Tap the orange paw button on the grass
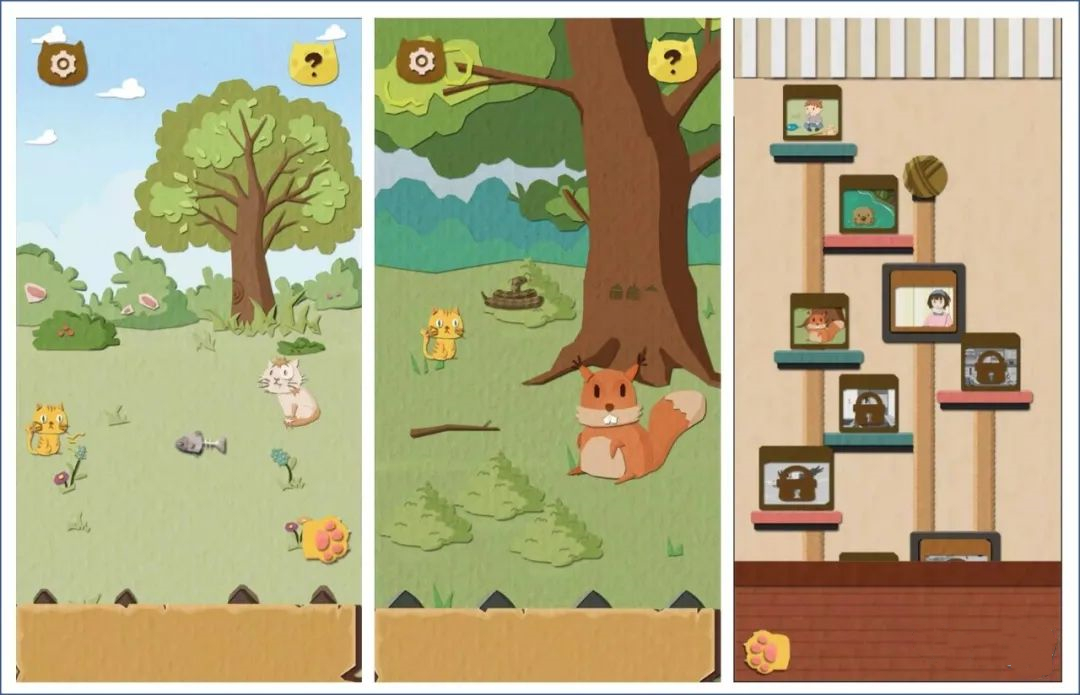The height and width of the screenshot is (695, 1080). (x=325, y=539)
